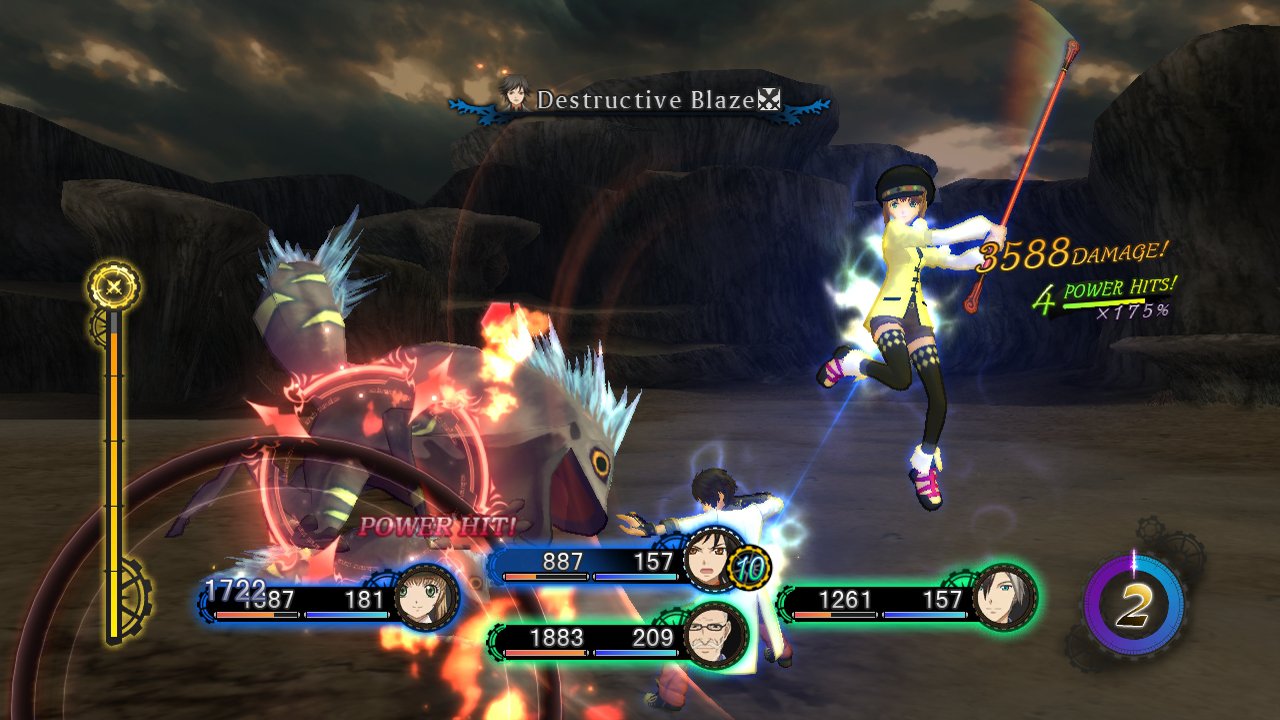
Task: Choose Jude's dark-haired portrait with the 10 badge
Action: (712, 558)
